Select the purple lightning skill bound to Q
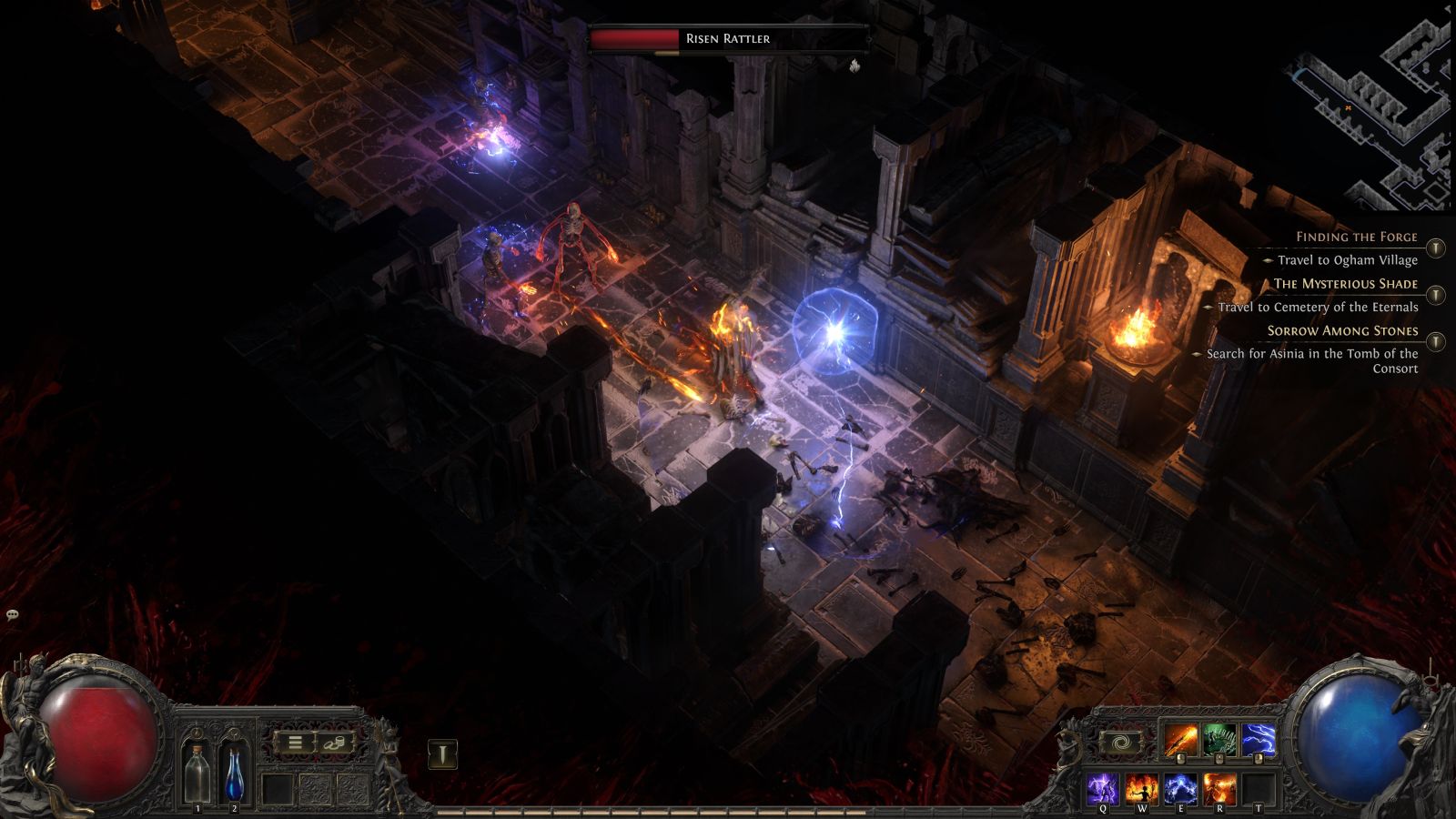The width and height of the screenshot is (1456, 819). pyautogui.click(x=1103, y=788)
